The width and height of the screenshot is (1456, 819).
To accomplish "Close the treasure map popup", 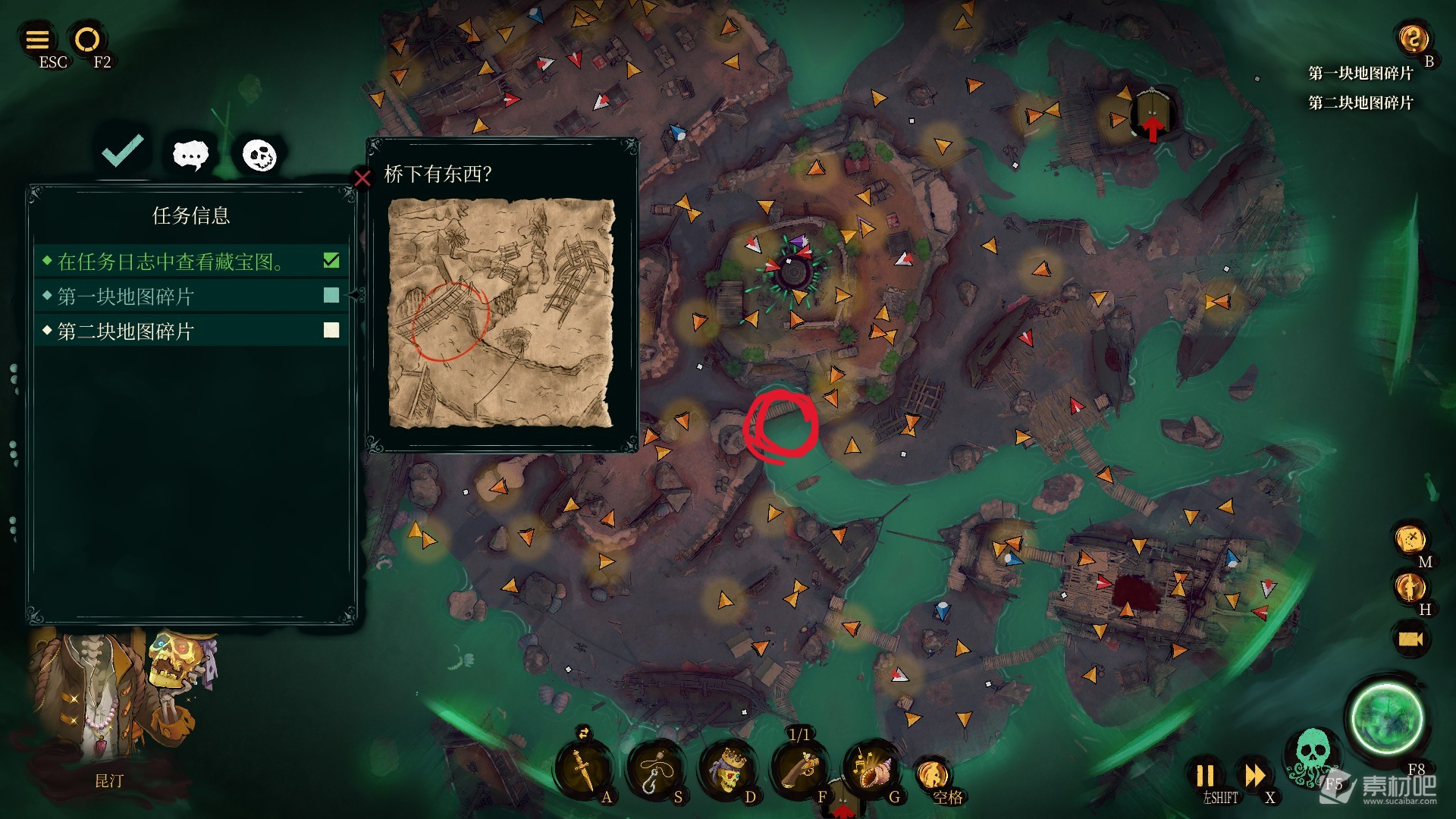I will [x=362, y=178].
